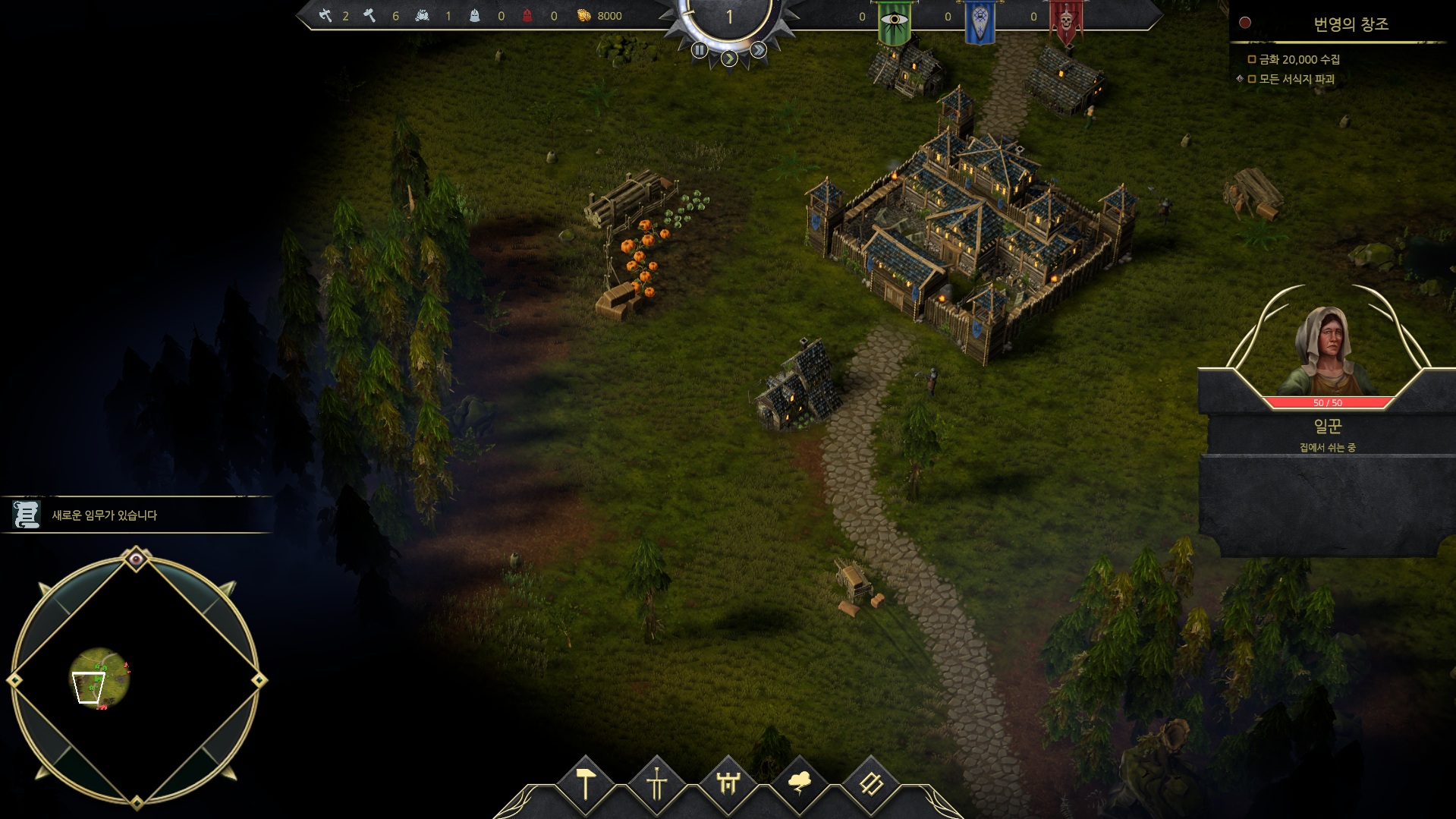Select the blue shield faction banner
The width and height of the screenshot is (1456, 819).
tap(980, 21)
